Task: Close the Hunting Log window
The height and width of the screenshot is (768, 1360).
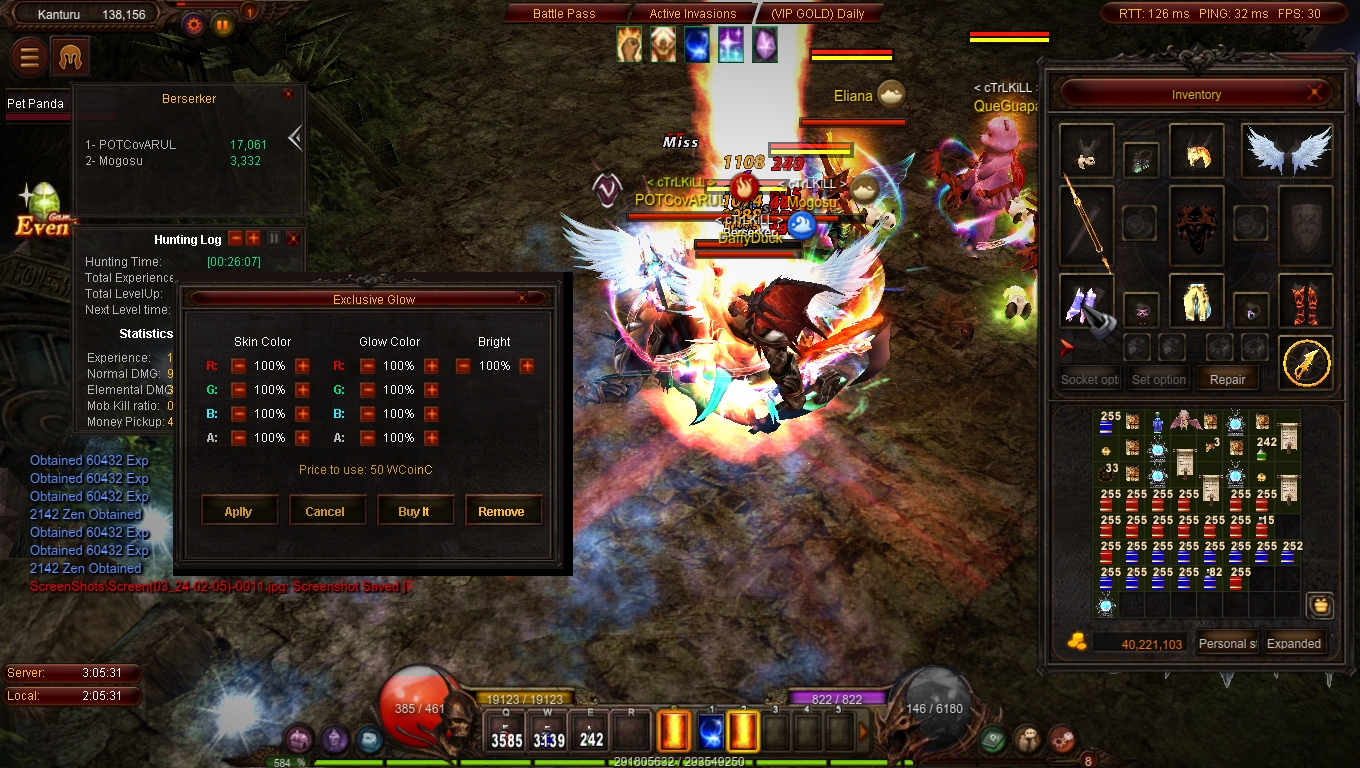Action: pyautogui.click(x=293, y=239)
